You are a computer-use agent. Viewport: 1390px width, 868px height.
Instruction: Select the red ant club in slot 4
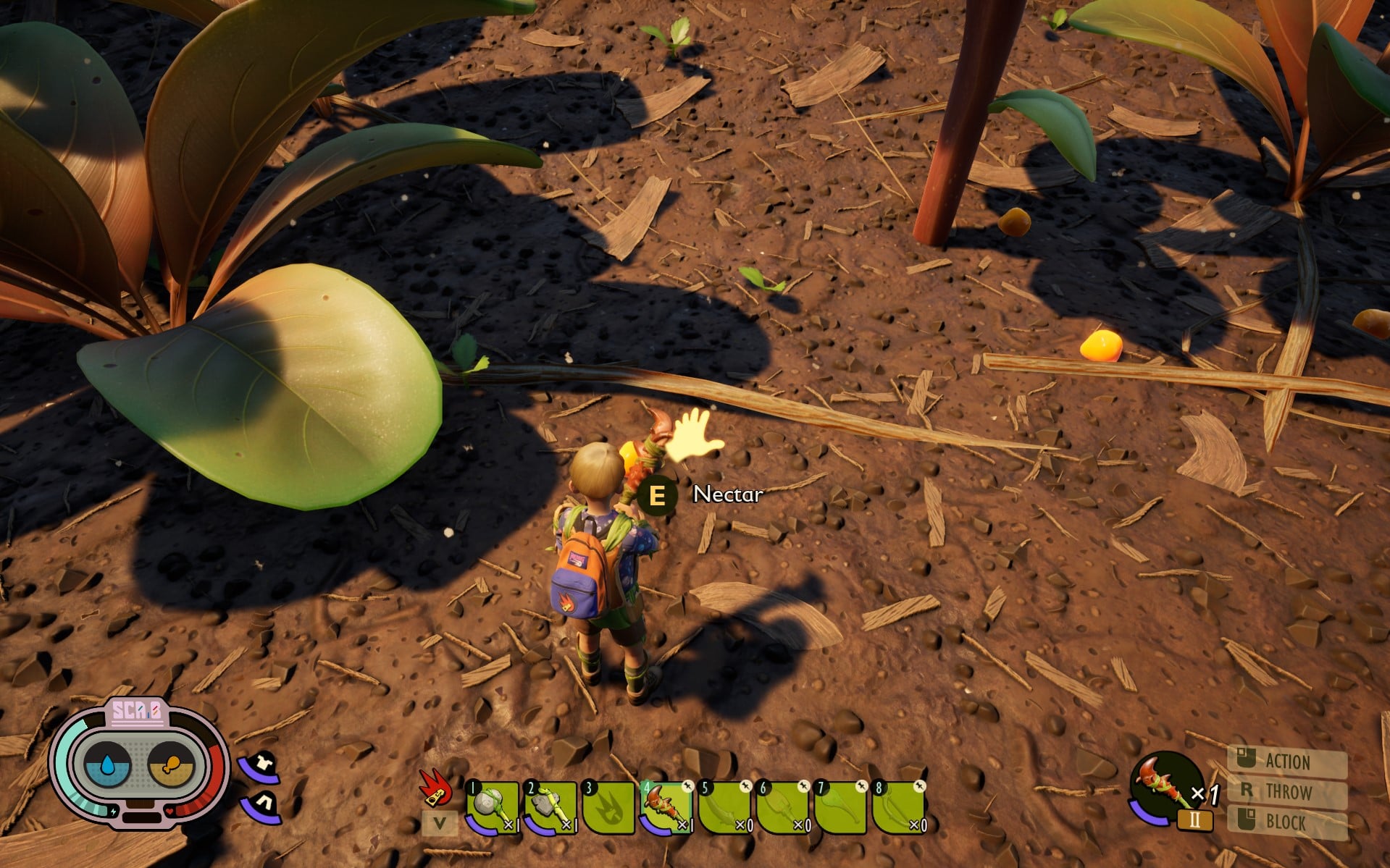pos(666,806)
